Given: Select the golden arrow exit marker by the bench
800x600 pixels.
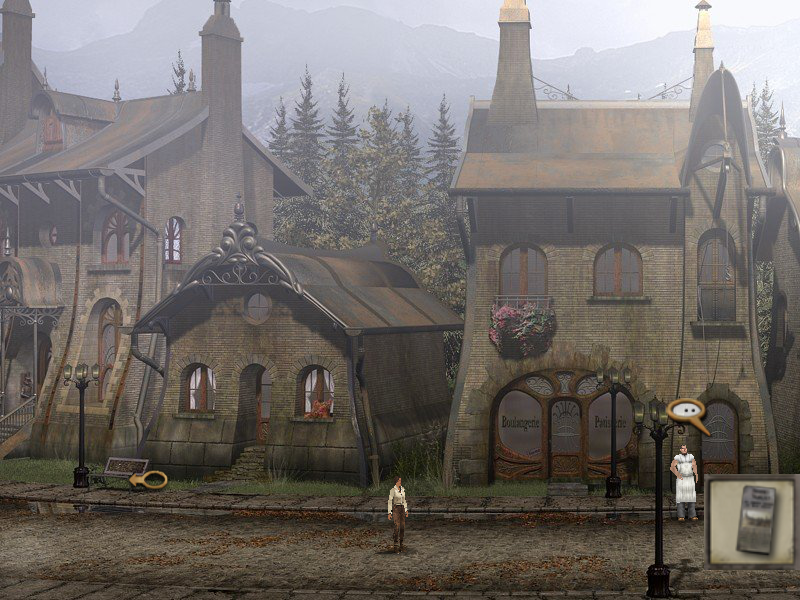Looking at the screenshot, I should click(x=150, y=480).
